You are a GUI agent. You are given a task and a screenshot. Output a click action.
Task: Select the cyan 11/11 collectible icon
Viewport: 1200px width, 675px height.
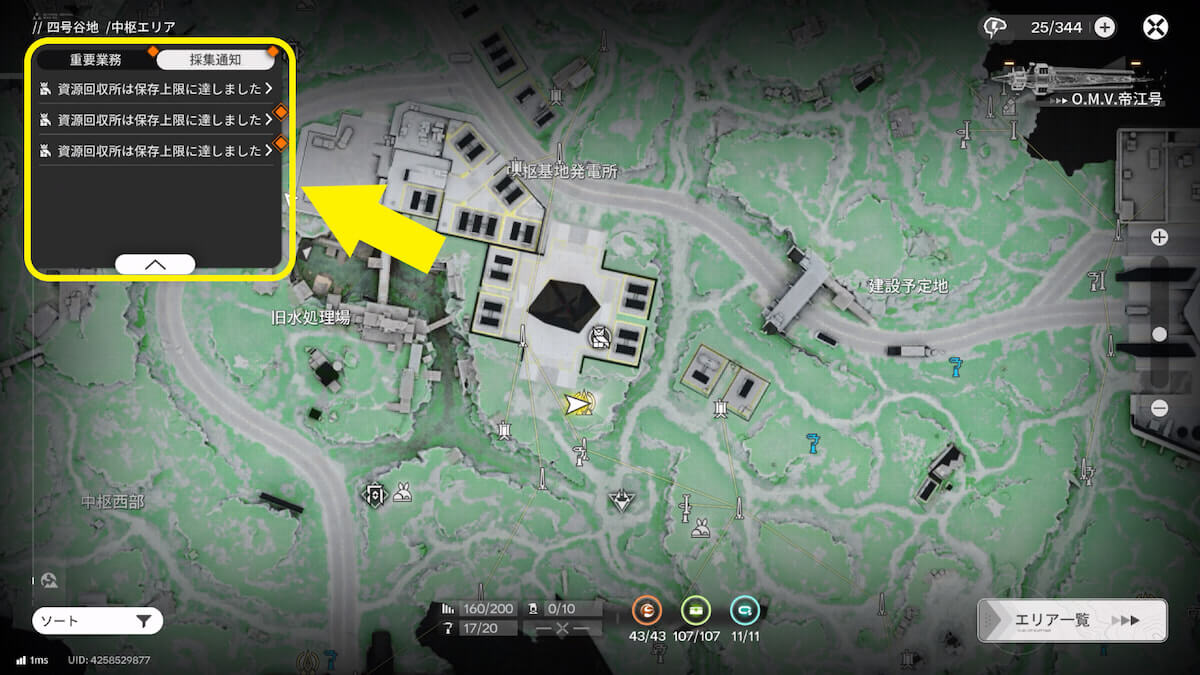(743, 609)
